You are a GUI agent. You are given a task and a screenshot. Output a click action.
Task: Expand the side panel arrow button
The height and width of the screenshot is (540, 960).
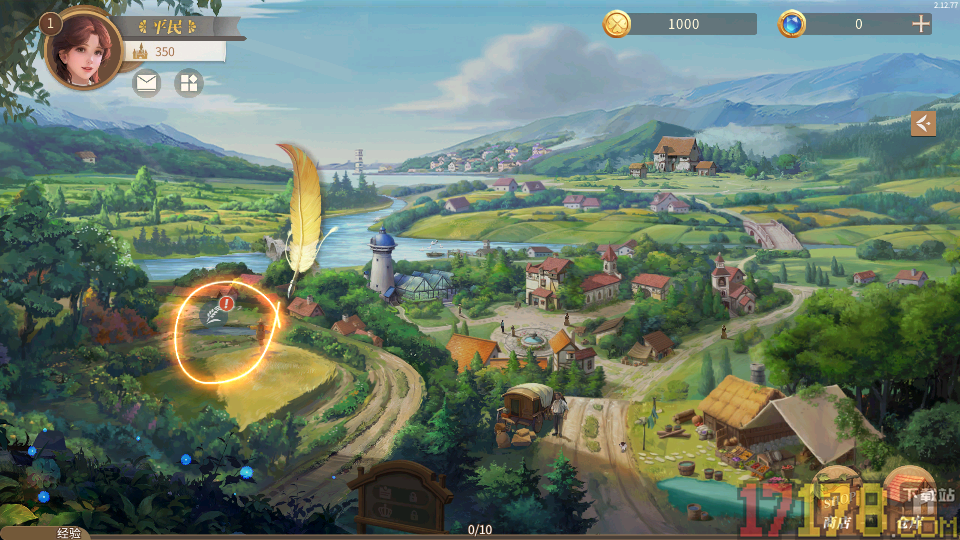(923, 123)
